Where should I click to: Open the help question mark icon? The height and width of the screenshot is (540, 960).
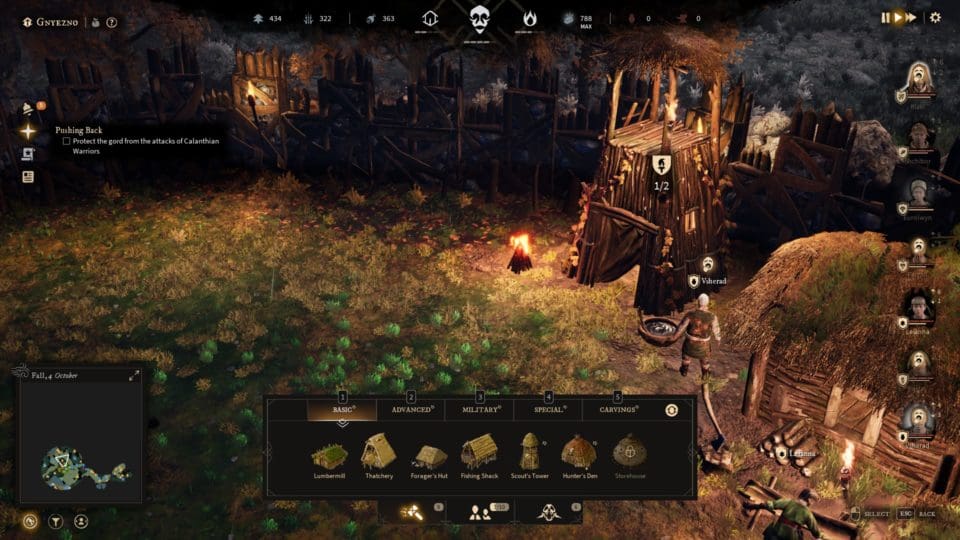click(112, 22)
